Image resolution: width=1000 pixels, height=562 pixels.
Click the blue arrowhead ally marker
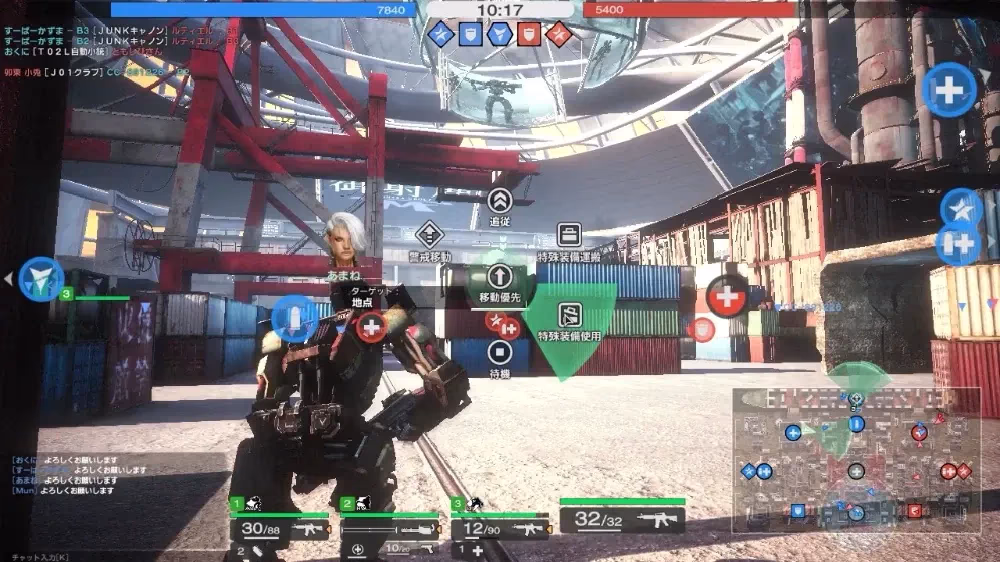pyautogui.click(x=41, y=279)
